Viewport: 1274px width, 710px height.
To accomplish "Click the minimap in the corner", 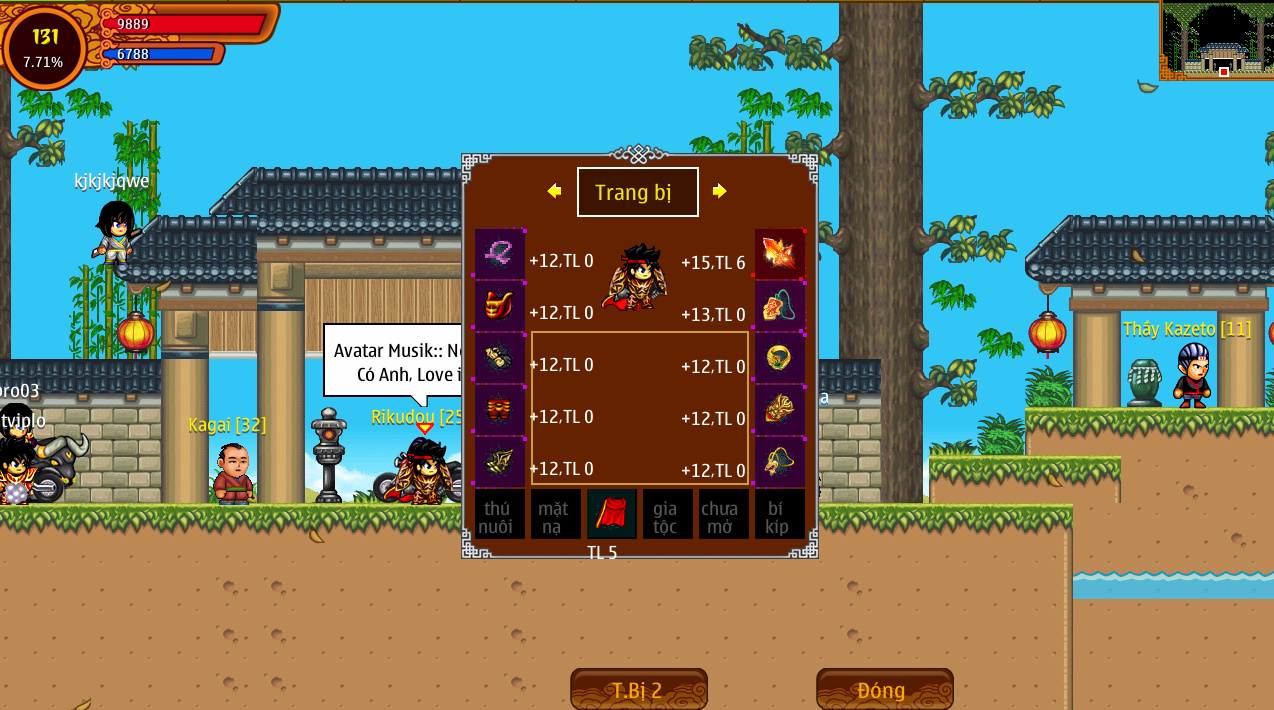I will [x=1217, y=40].
